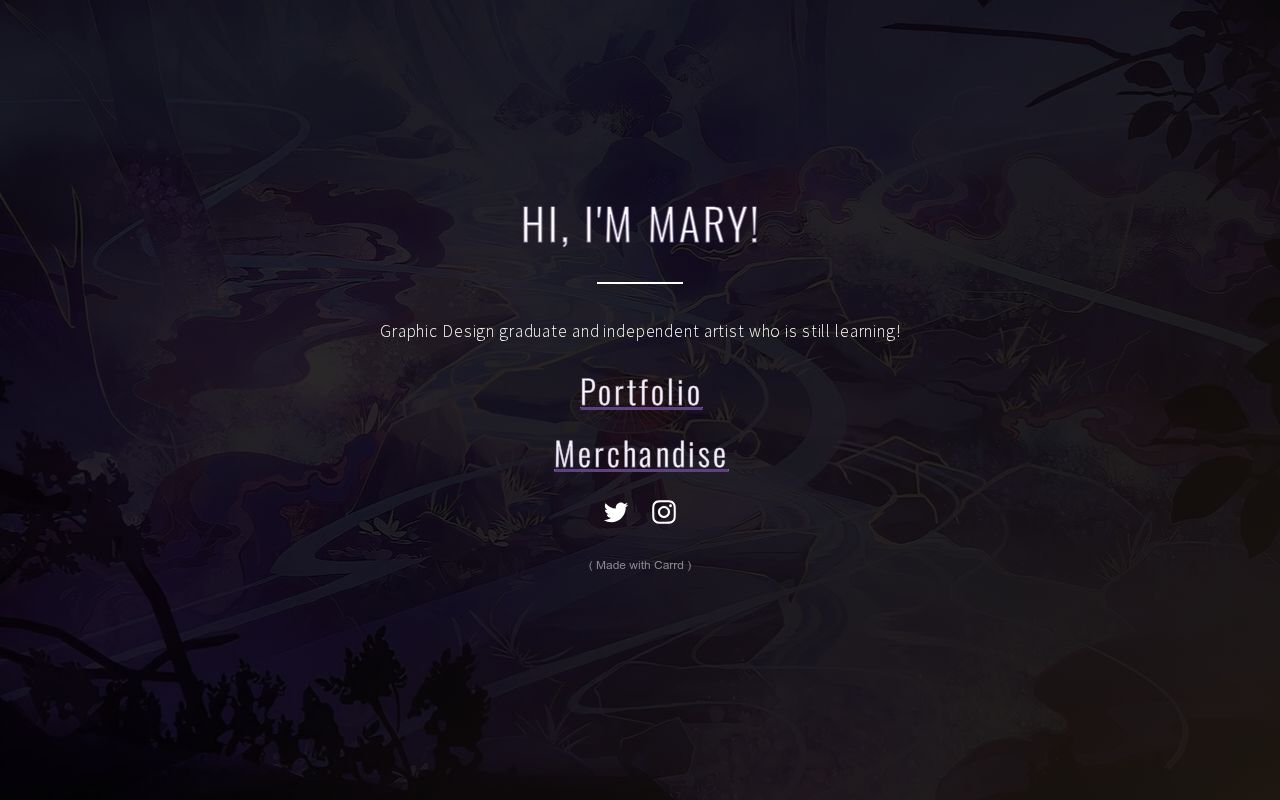Click Merchandise to browse products

pyautogui.click(x=640, y=453)
